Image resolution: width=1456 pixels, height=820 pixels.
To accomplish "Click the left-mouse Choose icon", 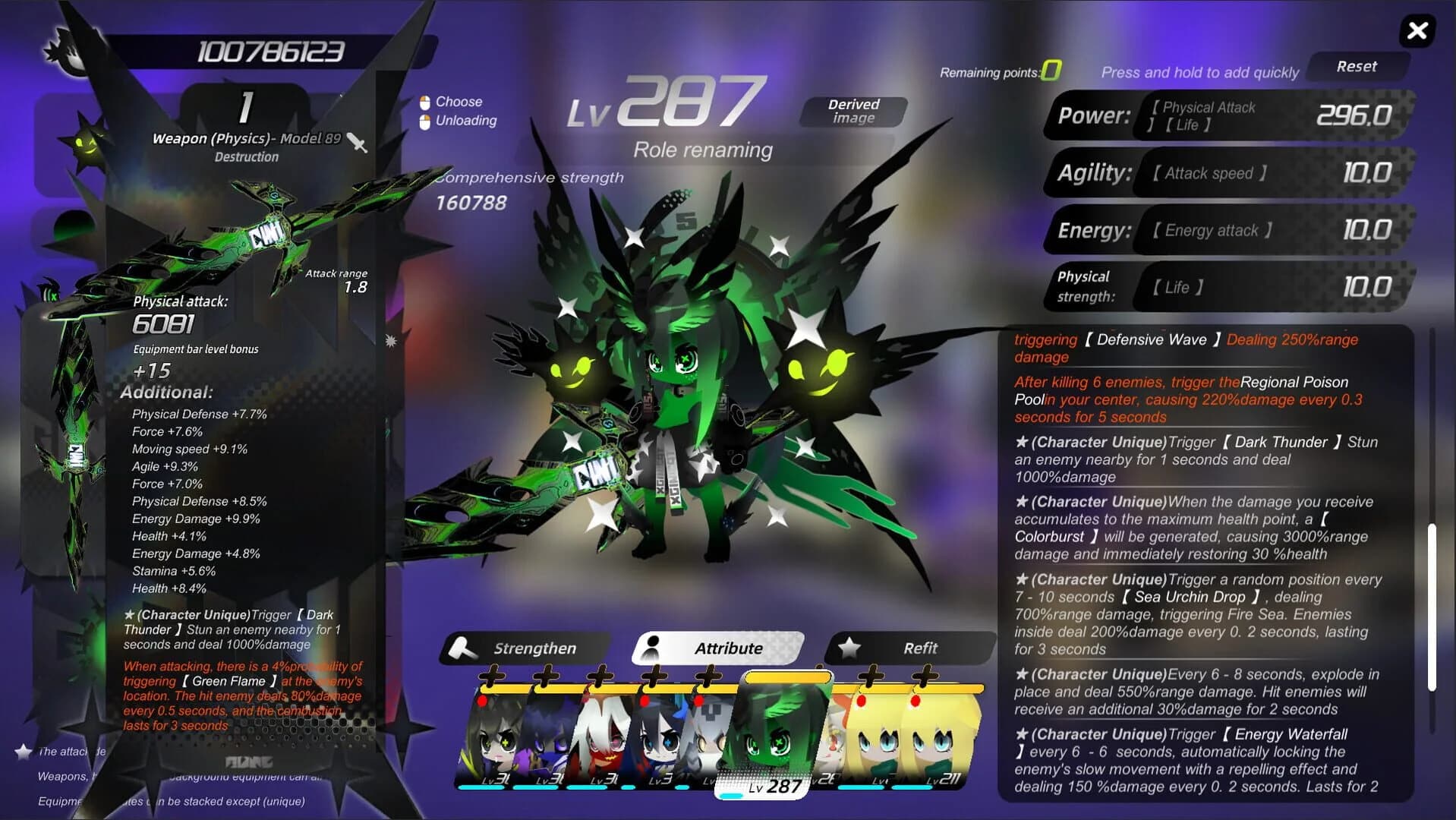I will 426,101.
